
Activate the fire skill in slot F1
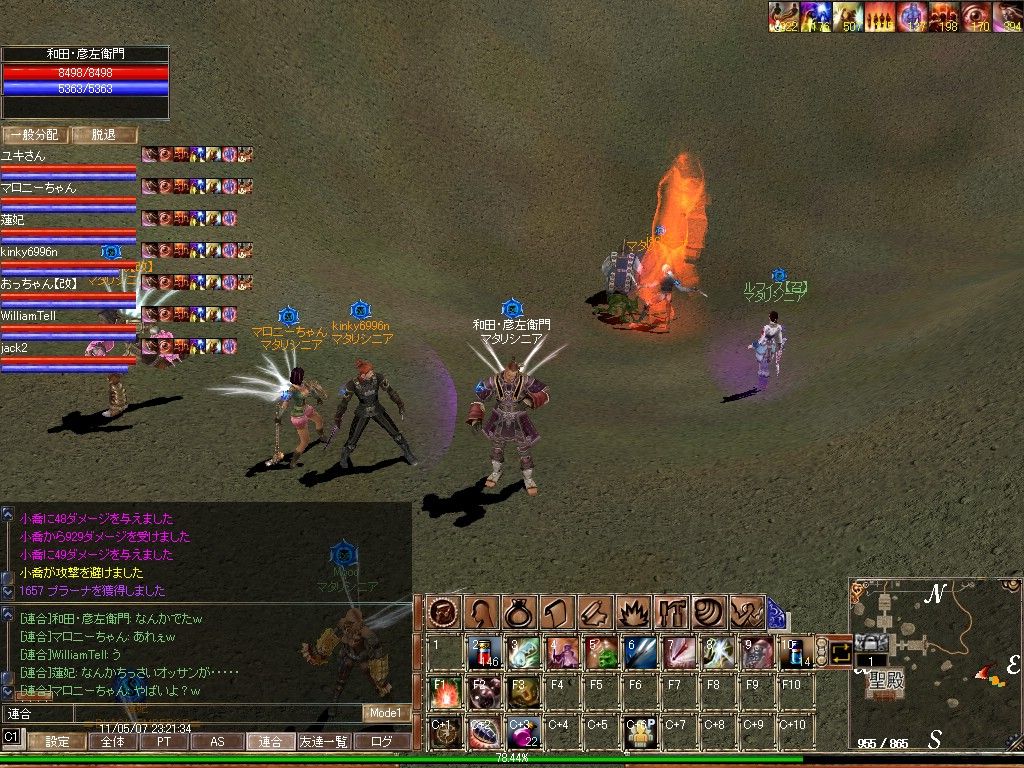(x=445, y=692)
